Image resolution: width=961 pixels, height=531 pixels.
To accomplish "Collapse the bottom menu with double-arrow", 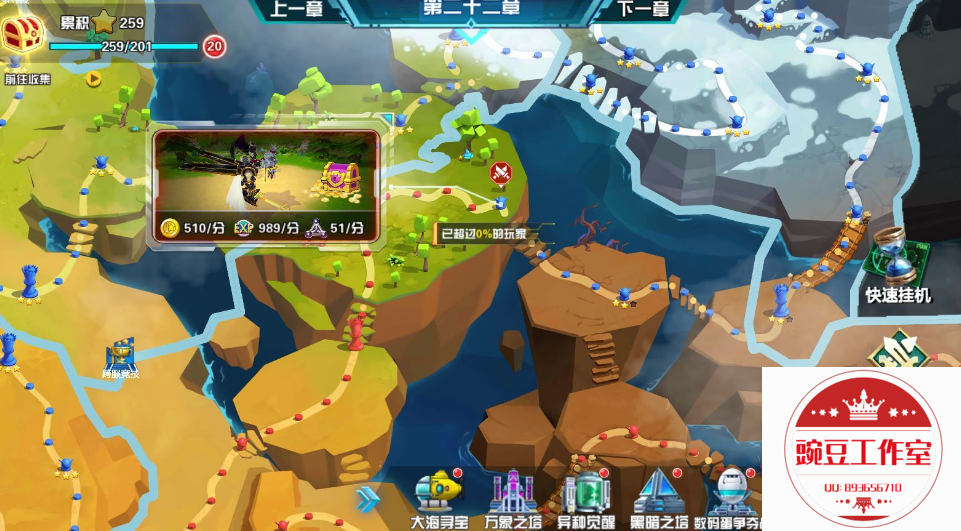I will [x=368, y=498].
